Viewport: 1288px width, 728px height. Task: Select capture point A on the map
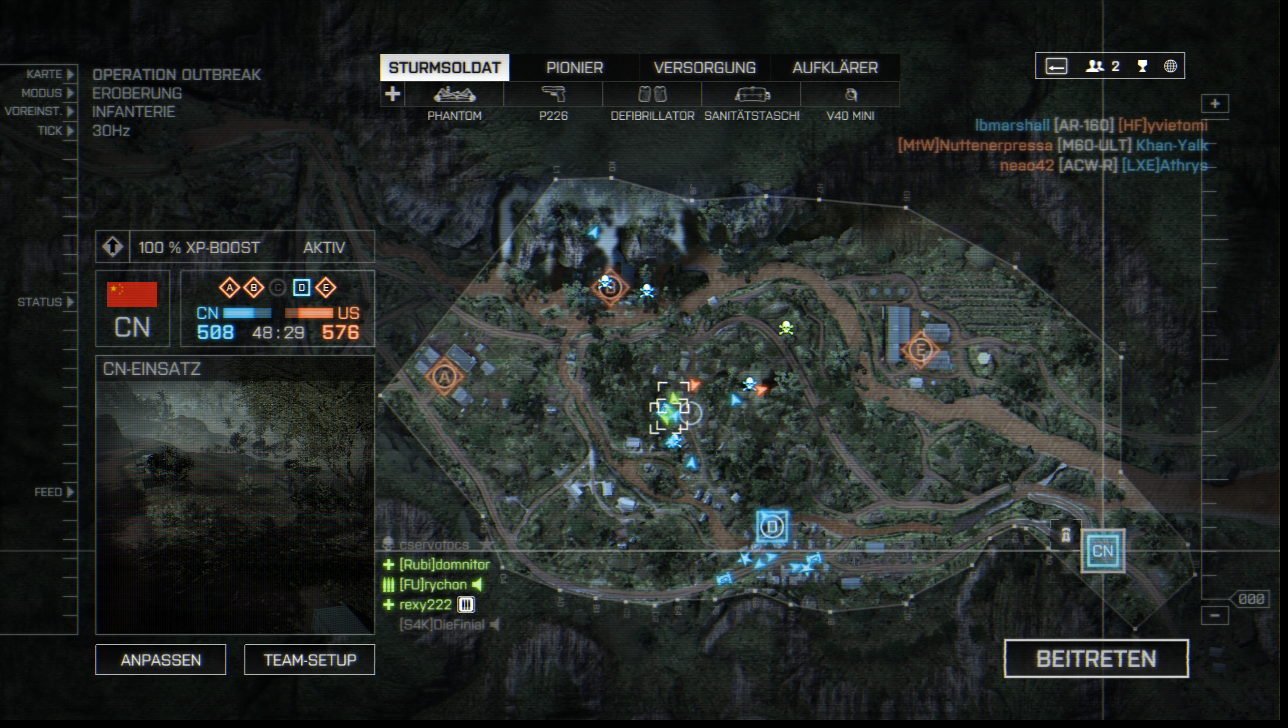444,376
